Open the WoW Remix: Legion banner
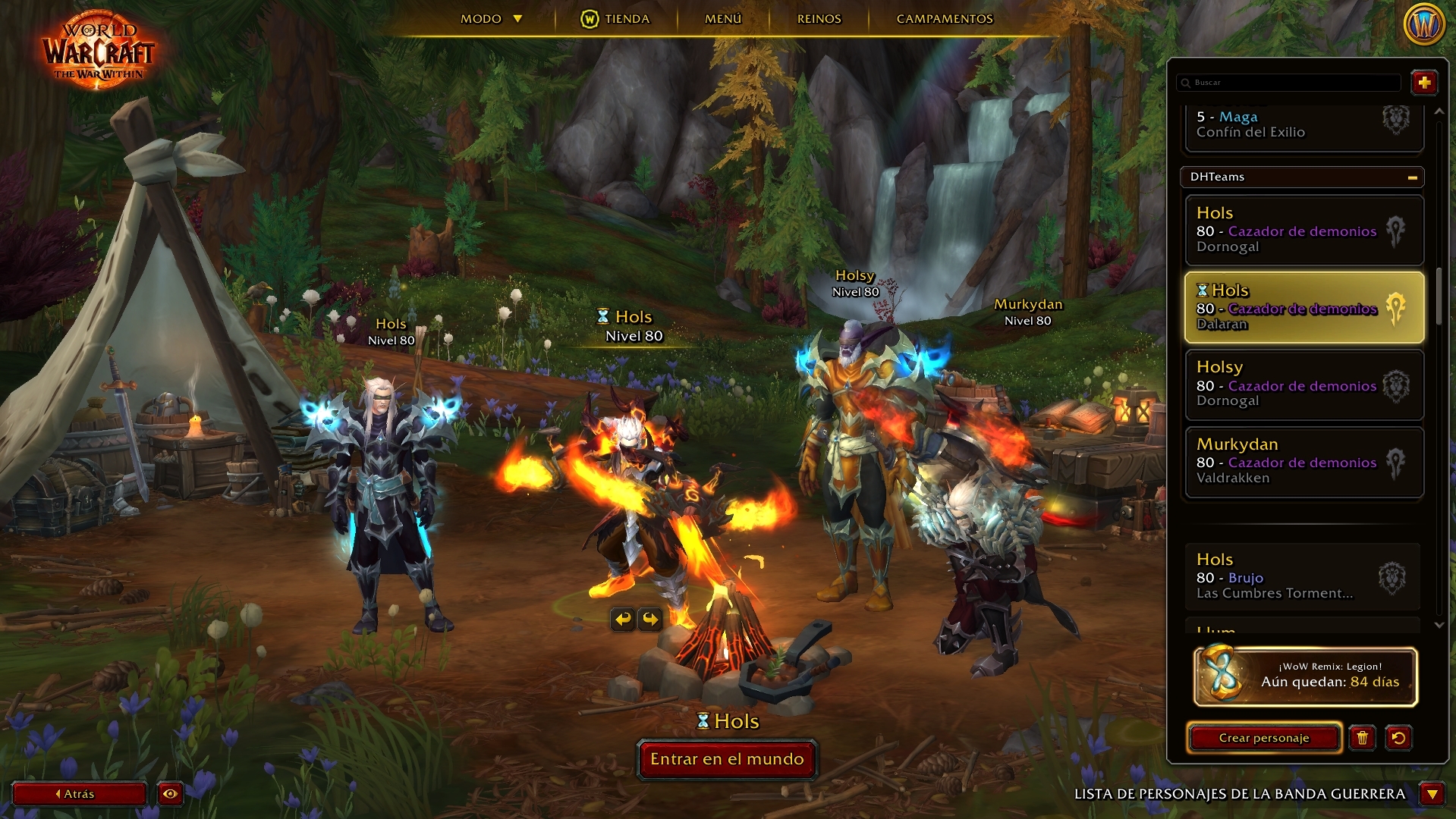 pyautogui.click(x=1305, y=676)
